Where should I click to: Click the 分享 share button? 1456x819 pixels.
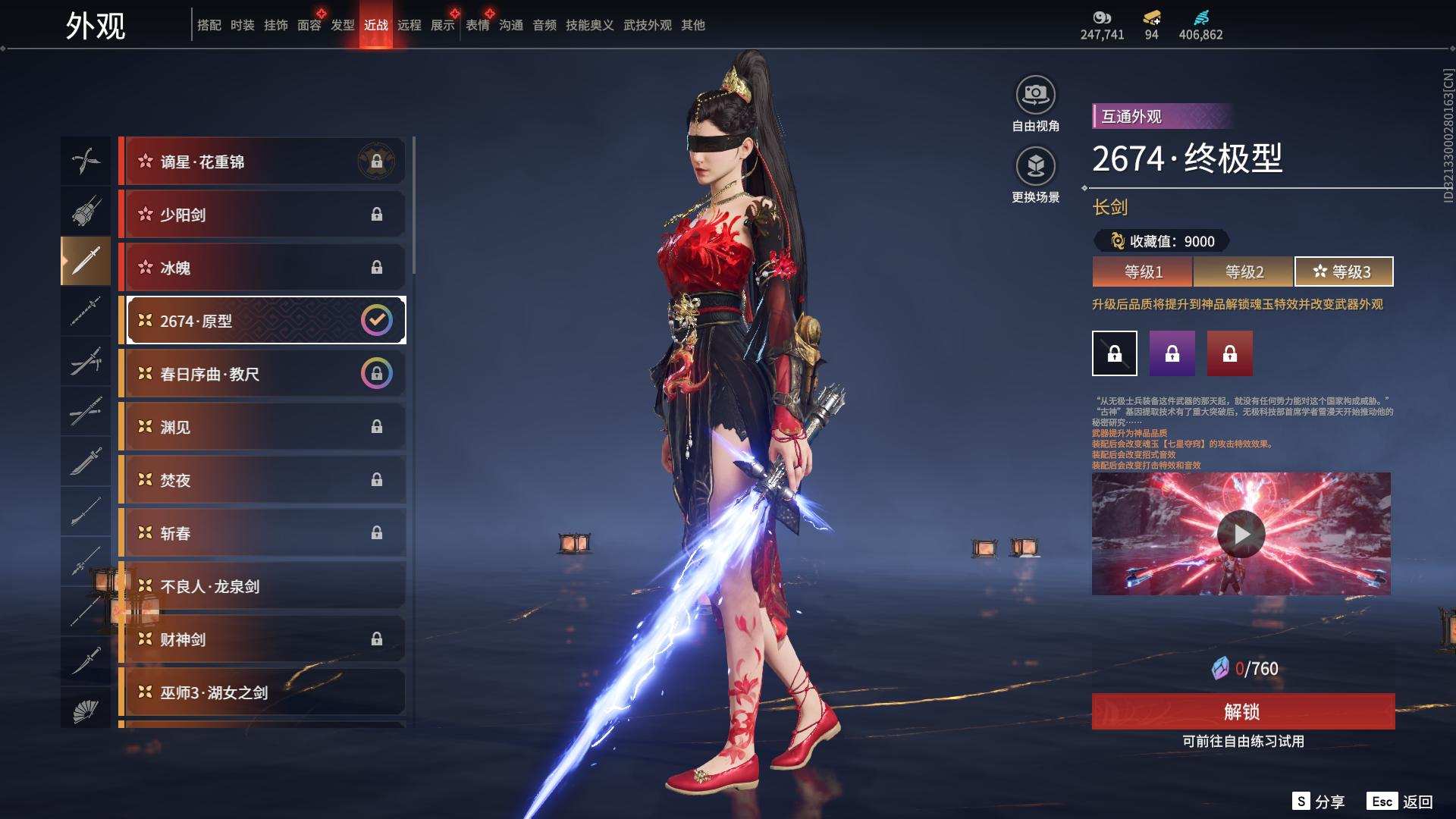point(1319,802)
